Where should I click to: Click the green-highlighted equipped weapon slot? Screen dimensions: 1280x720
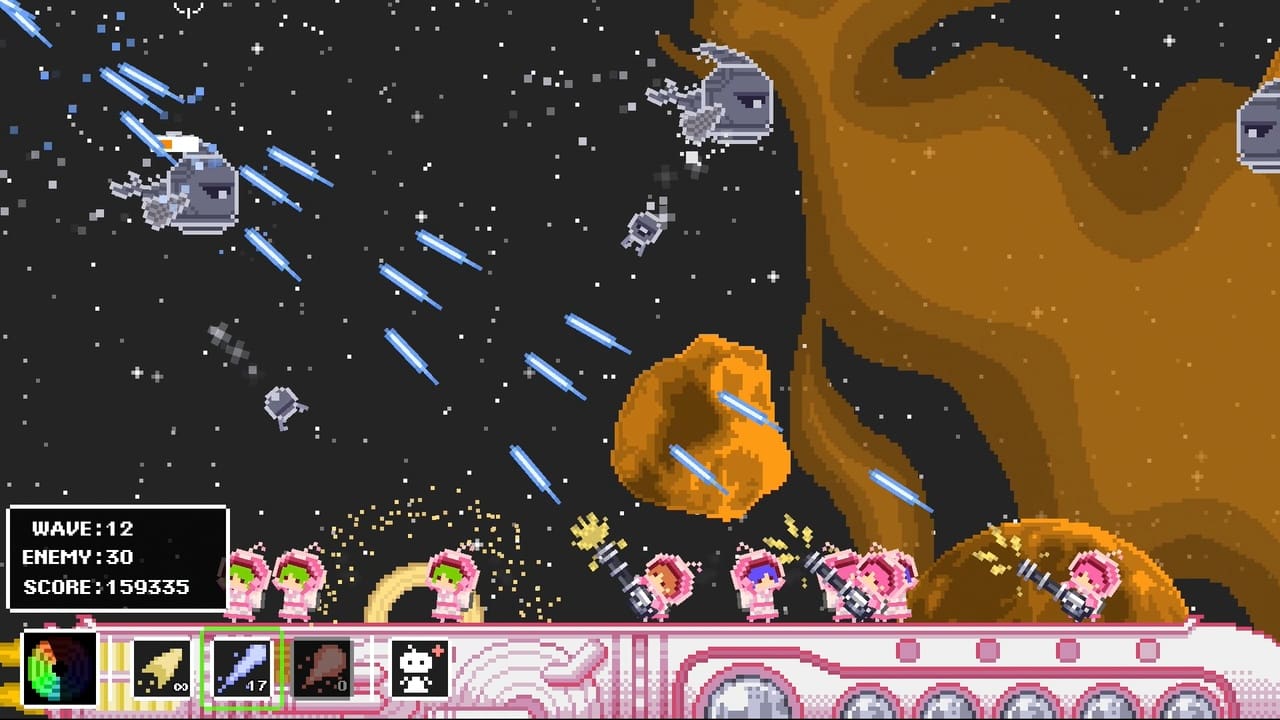point(243,665)
